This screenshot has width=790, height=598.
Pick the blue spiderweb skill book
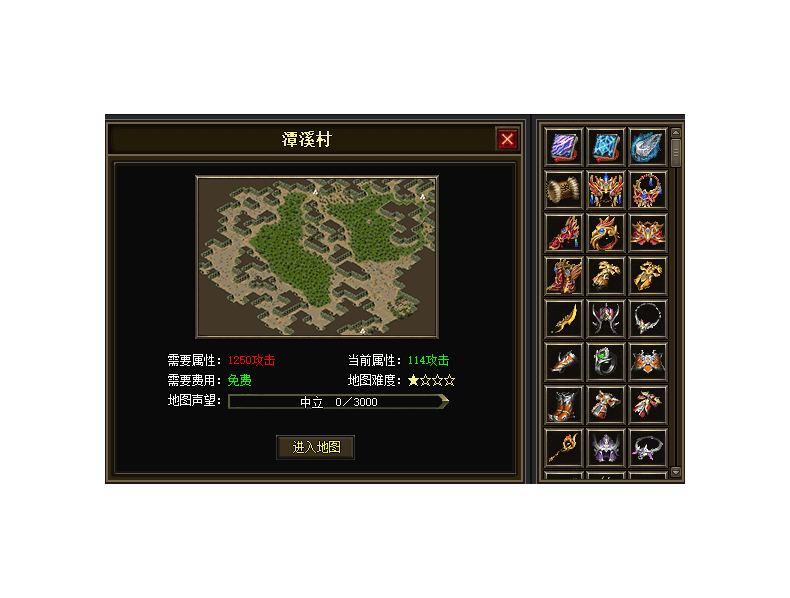pyautogui.click(x=606, y=147)
